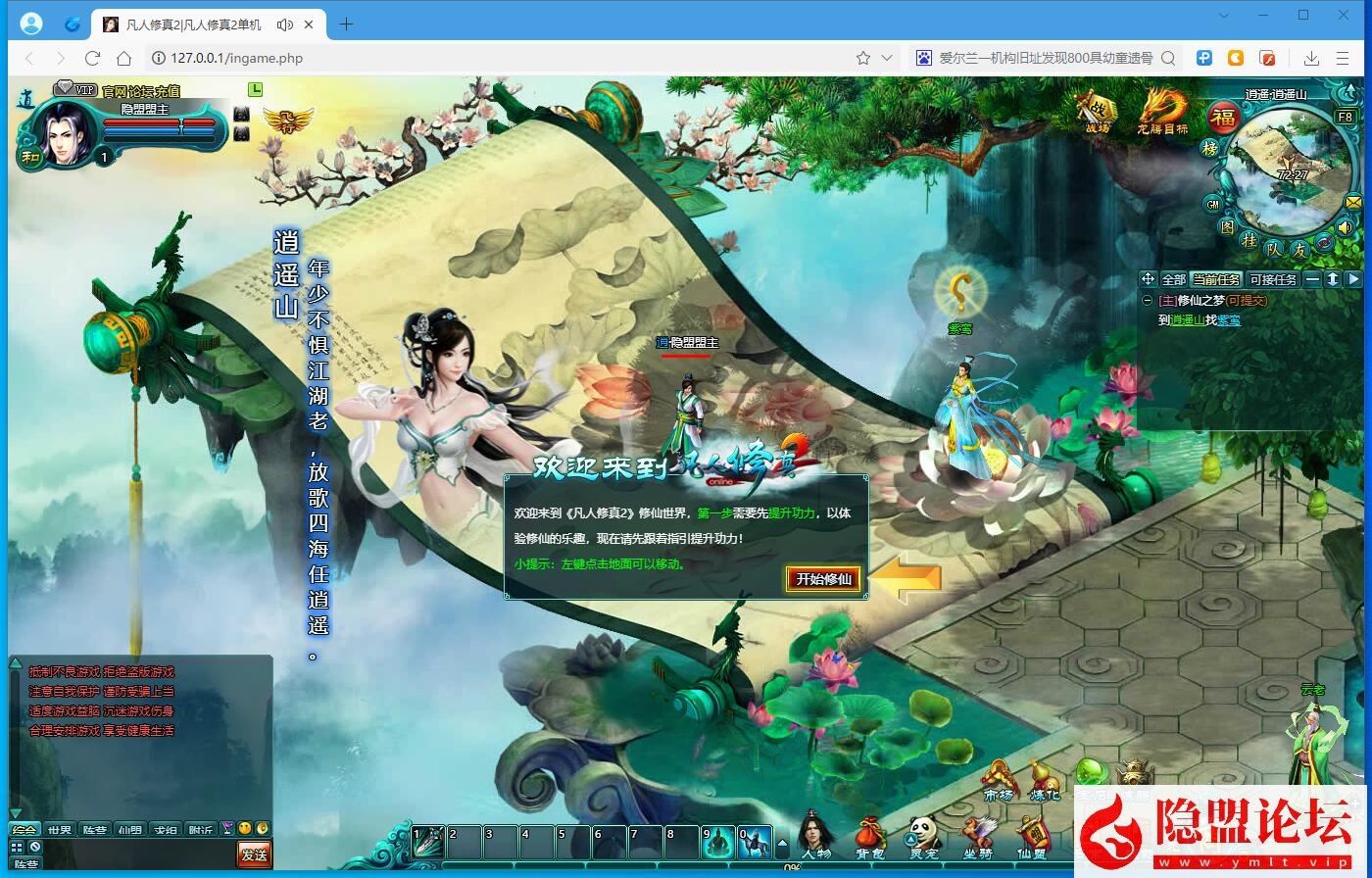Collapse the minimap using the top arrow

[x=1349, y=91]
